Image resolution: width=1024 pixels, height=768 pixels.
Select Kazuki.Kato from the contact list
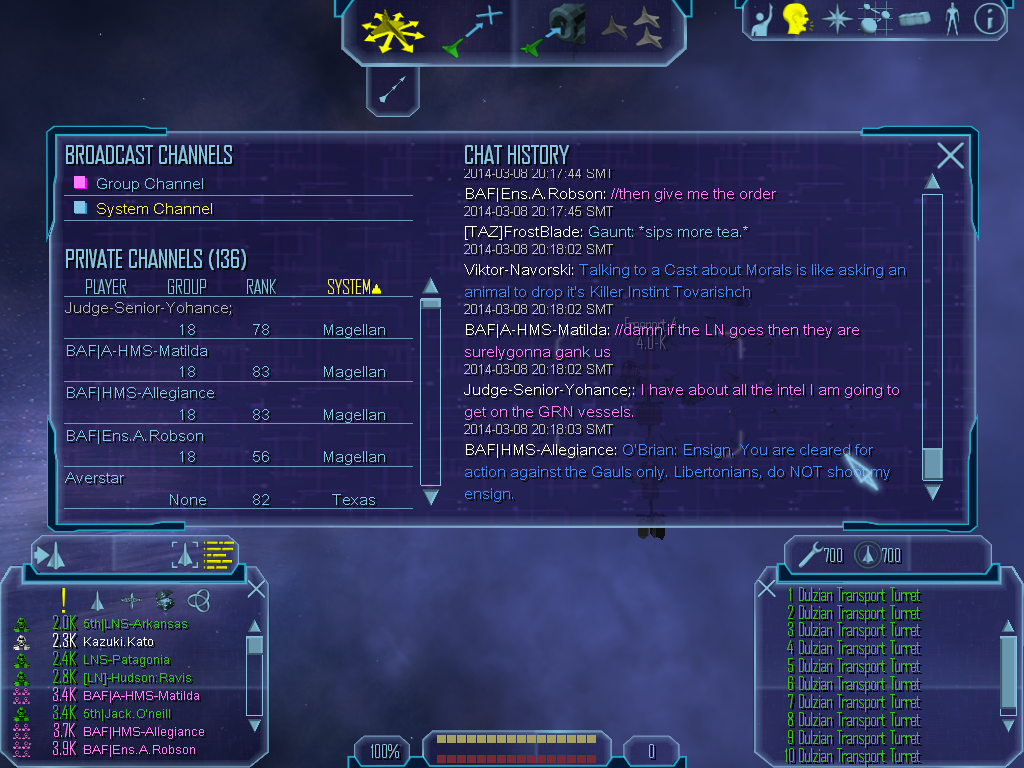coord(118,642)
